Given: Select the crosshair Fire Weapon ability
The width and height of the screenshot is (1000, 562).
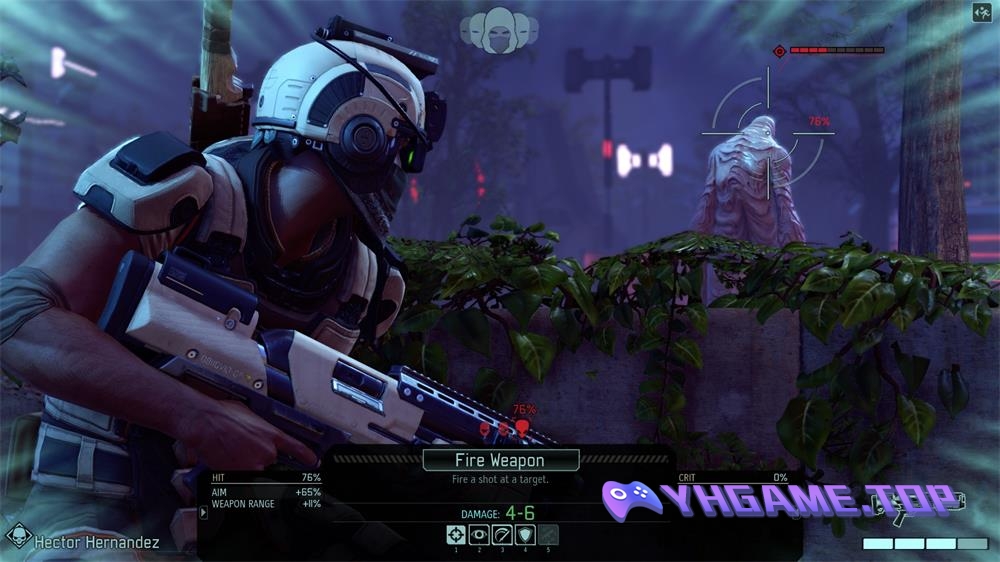Looking at the screenshot, I should point(456,535).
